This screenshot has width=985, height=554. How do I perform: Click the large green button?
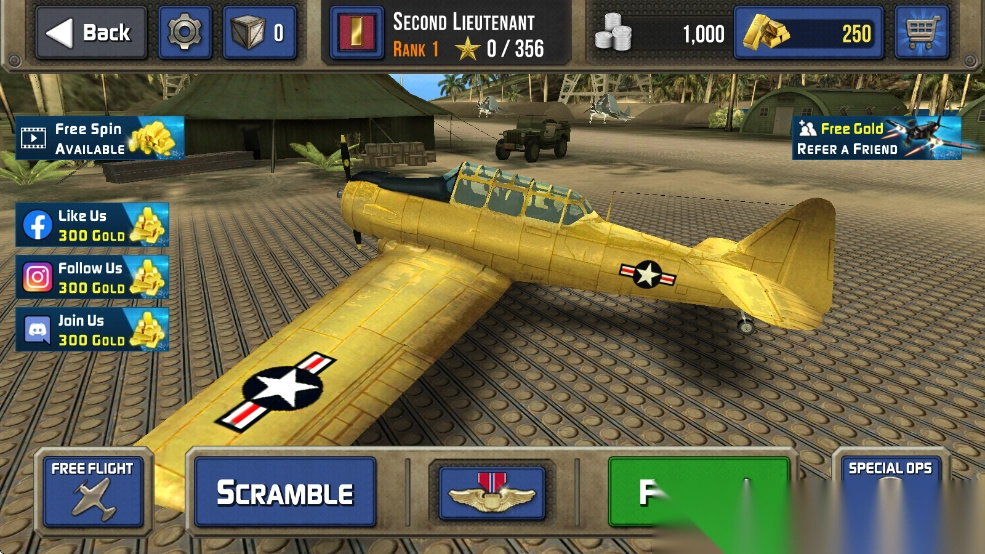(698, 492)
